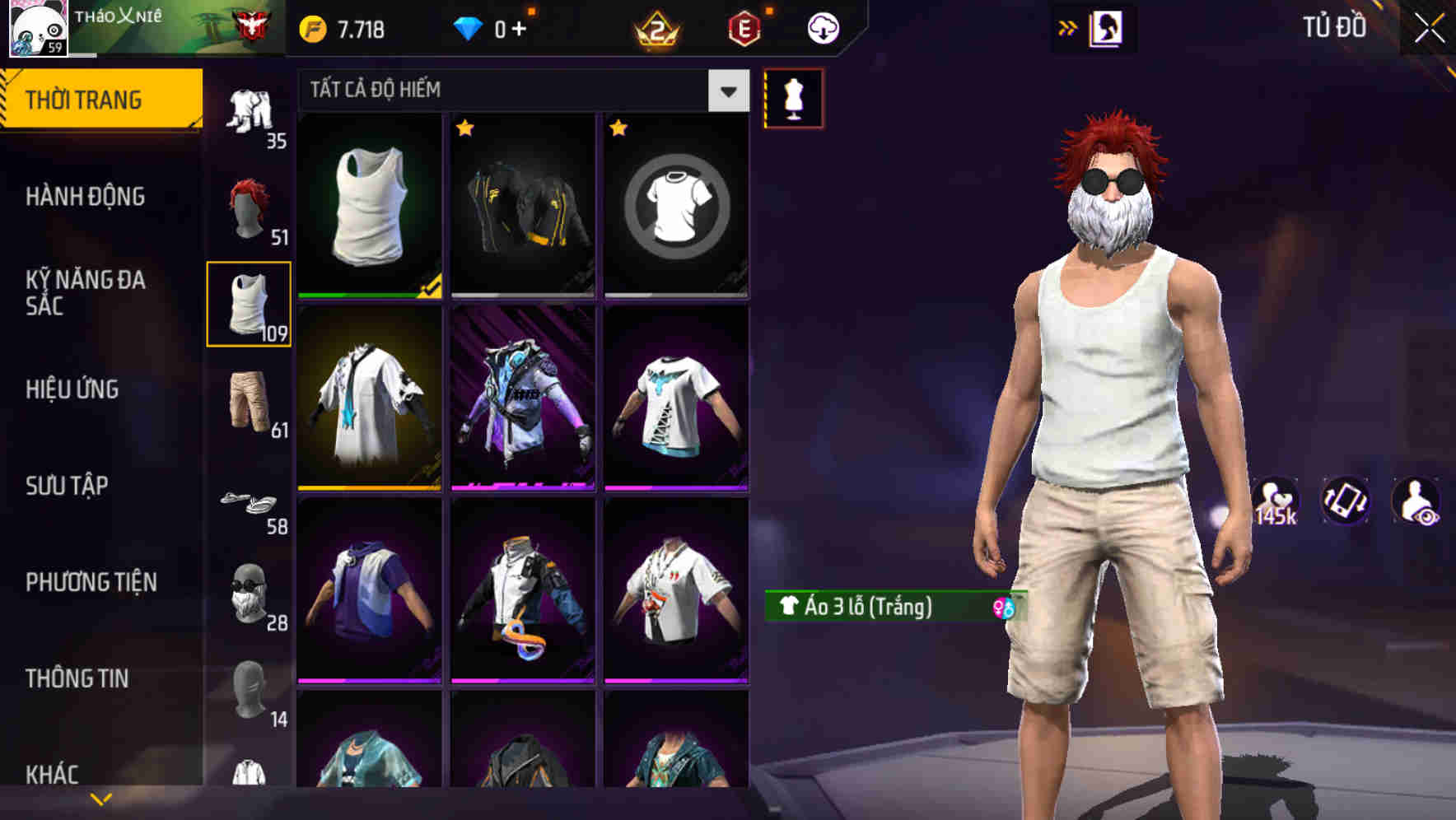Select the equipped white tank top thumbnail
The image size is (1456, 820).
[x=368, y=206]
